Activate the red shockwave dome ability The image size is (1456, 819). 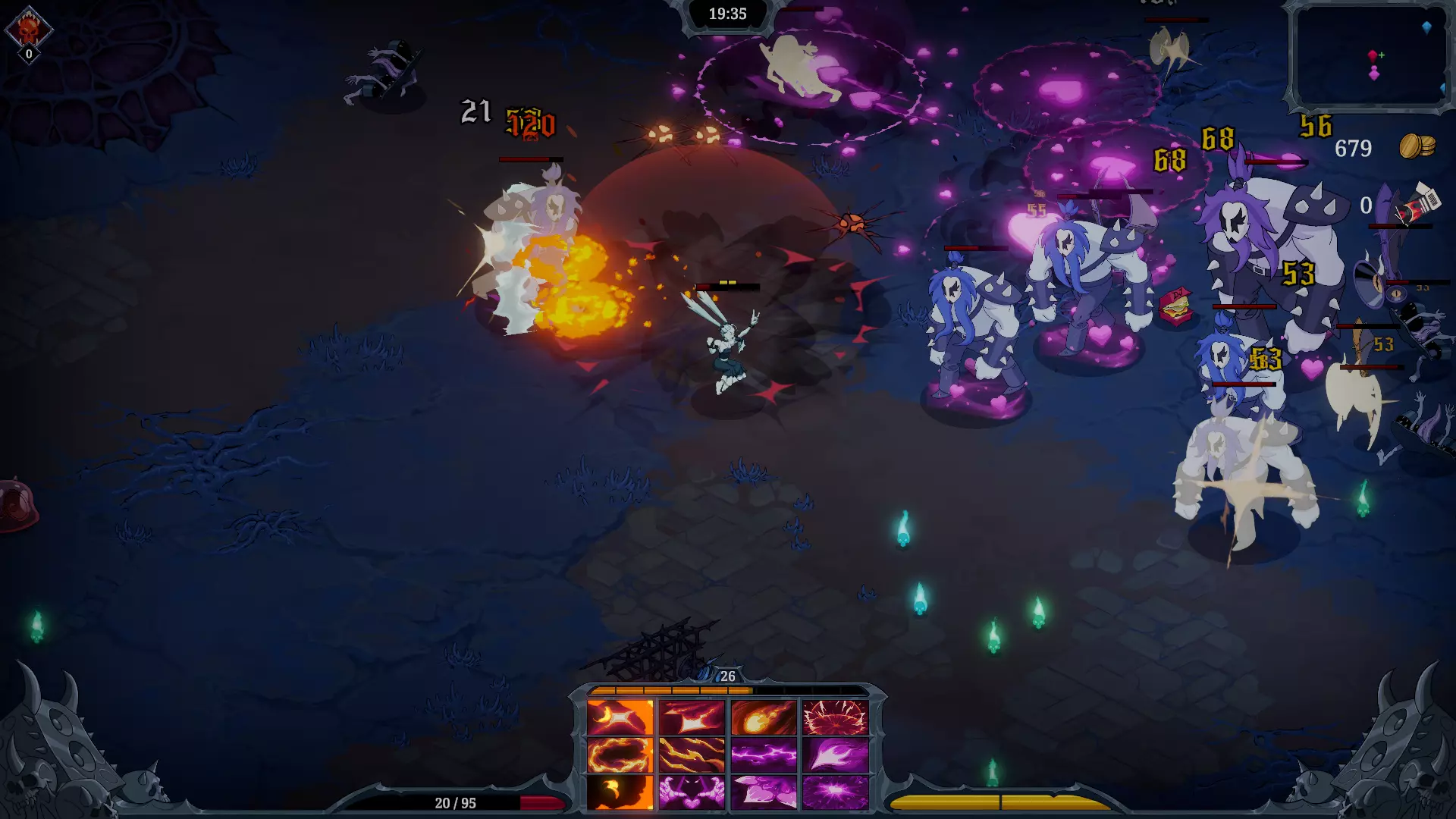click(835, 717)
